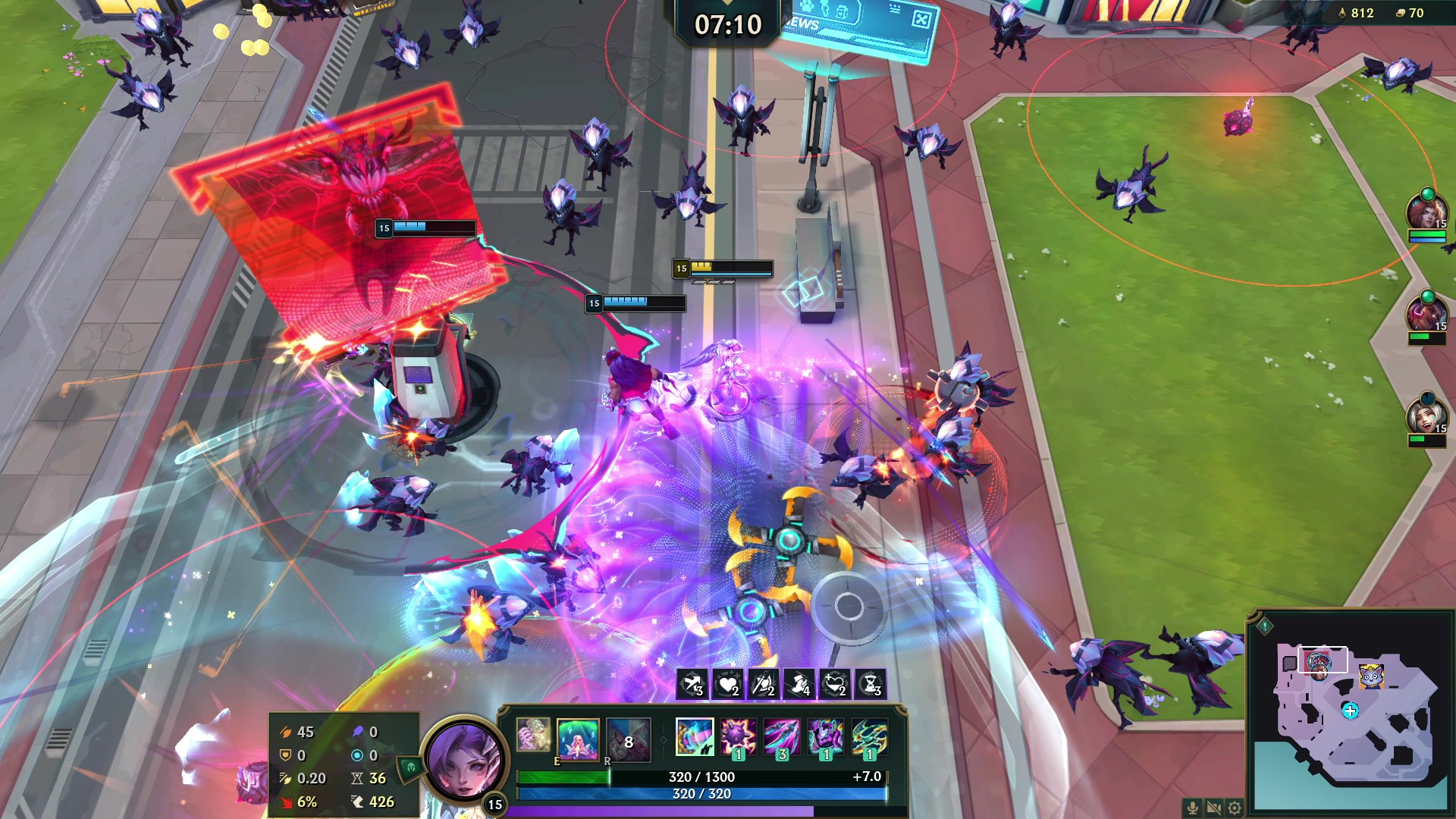Click the Yuumi cat marker on the minimap
This screenshot has height=819, width=1456.
coord(1371,674)
